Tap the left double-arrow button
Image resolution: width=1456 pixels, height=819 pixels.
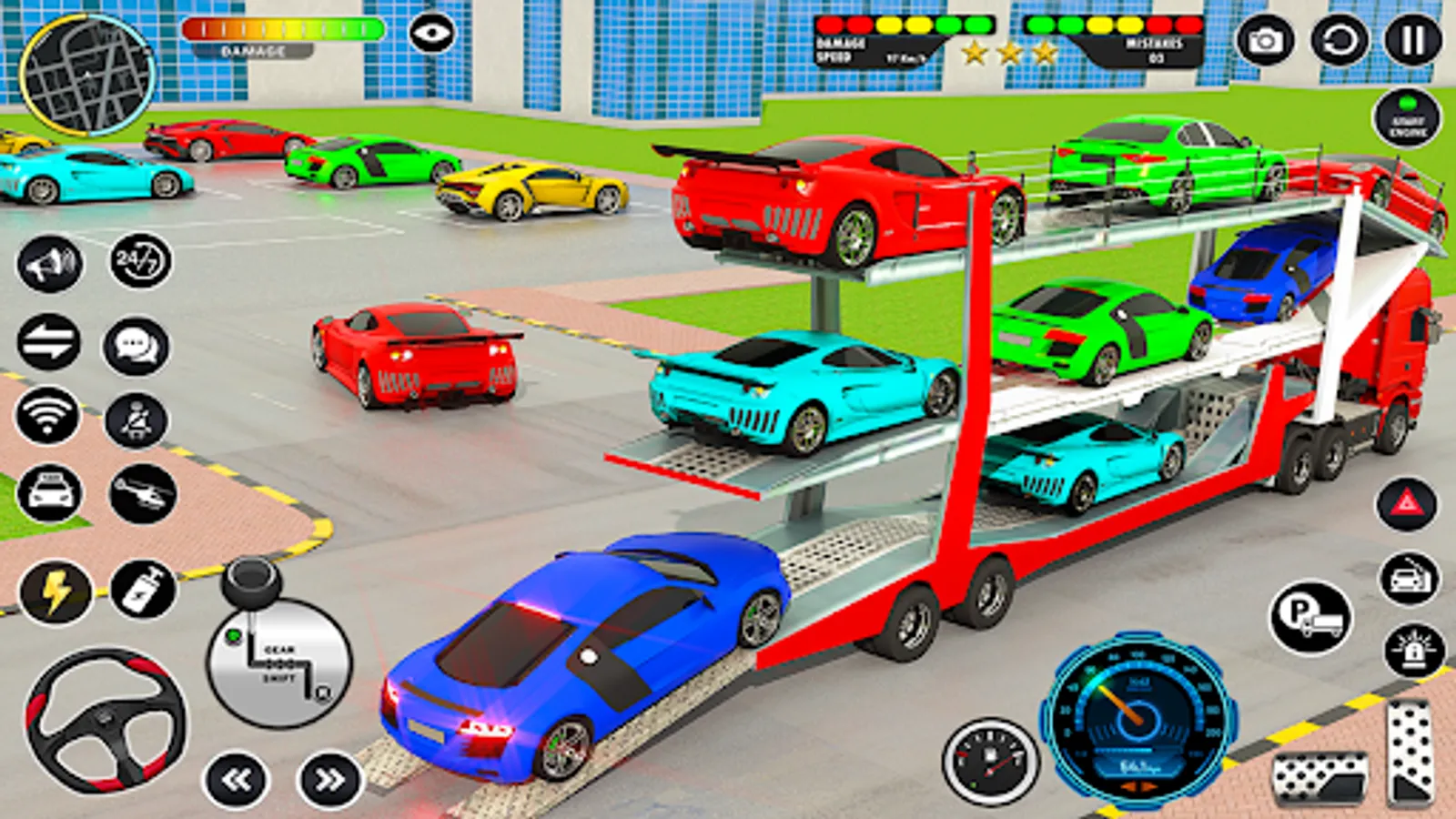pyautogui.click(x=237, y=779)
